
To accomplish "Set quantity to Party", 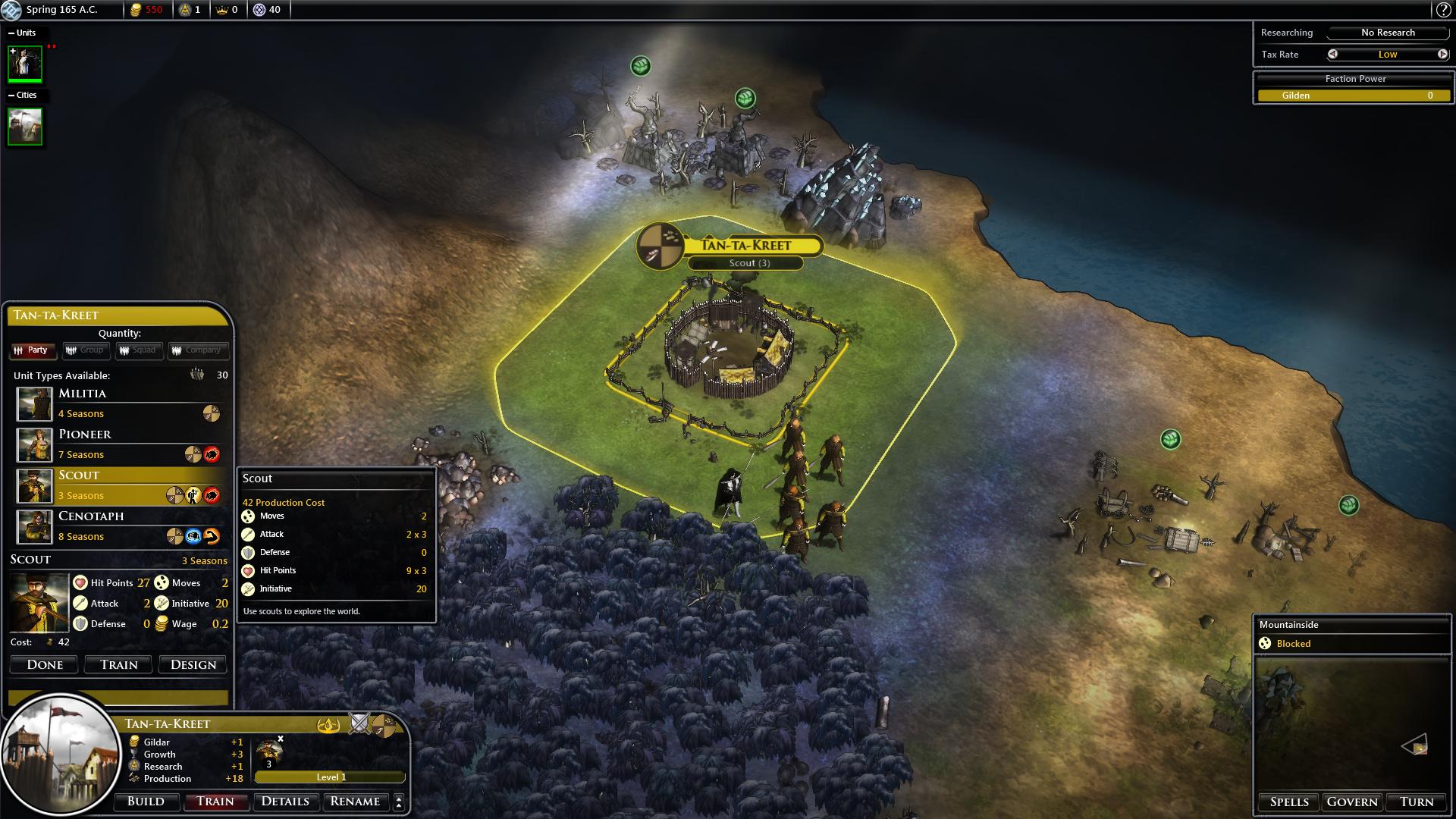I will [32, 350].
